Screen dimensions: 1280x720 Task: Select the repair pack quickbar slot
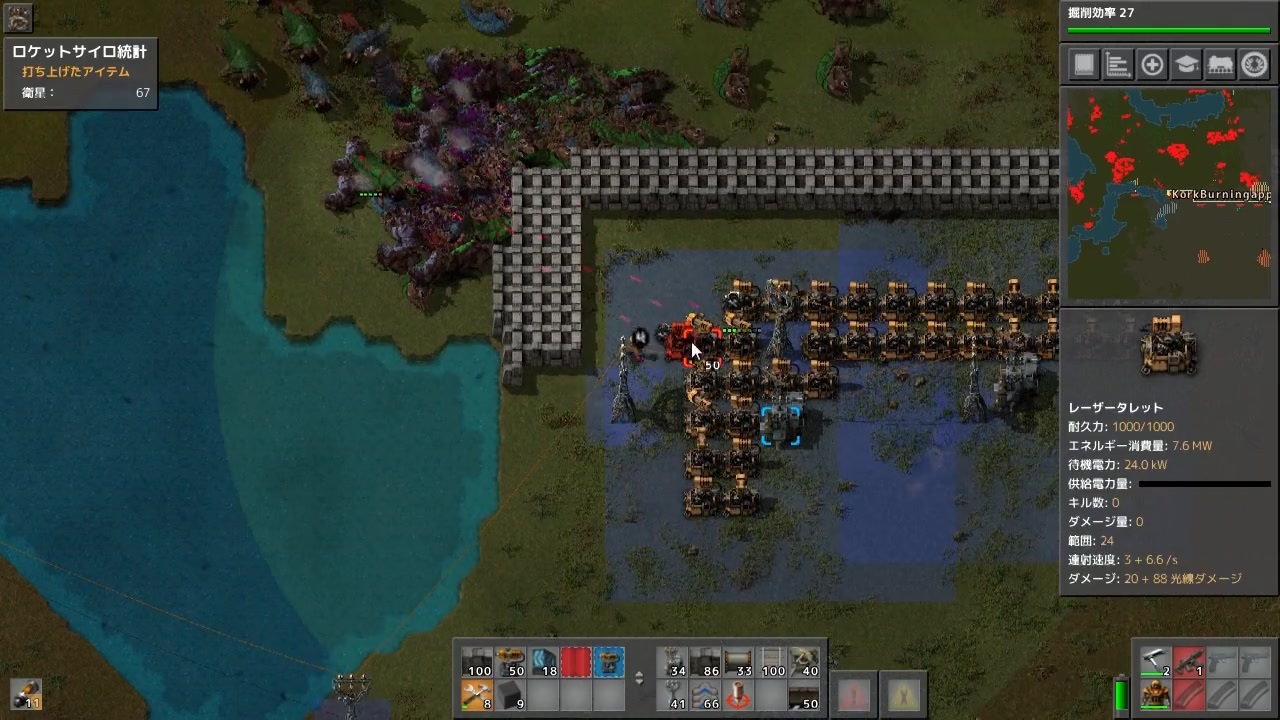(x=478, y=698)
